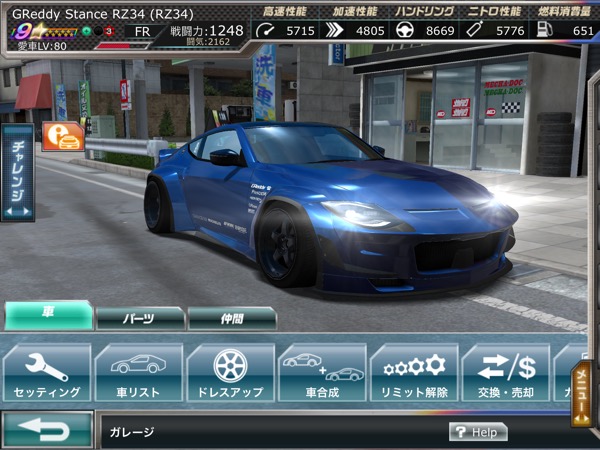Screen dimensions: 600x450
Task: Select the リミット解除 limit release button
Action: pos(414,372)
